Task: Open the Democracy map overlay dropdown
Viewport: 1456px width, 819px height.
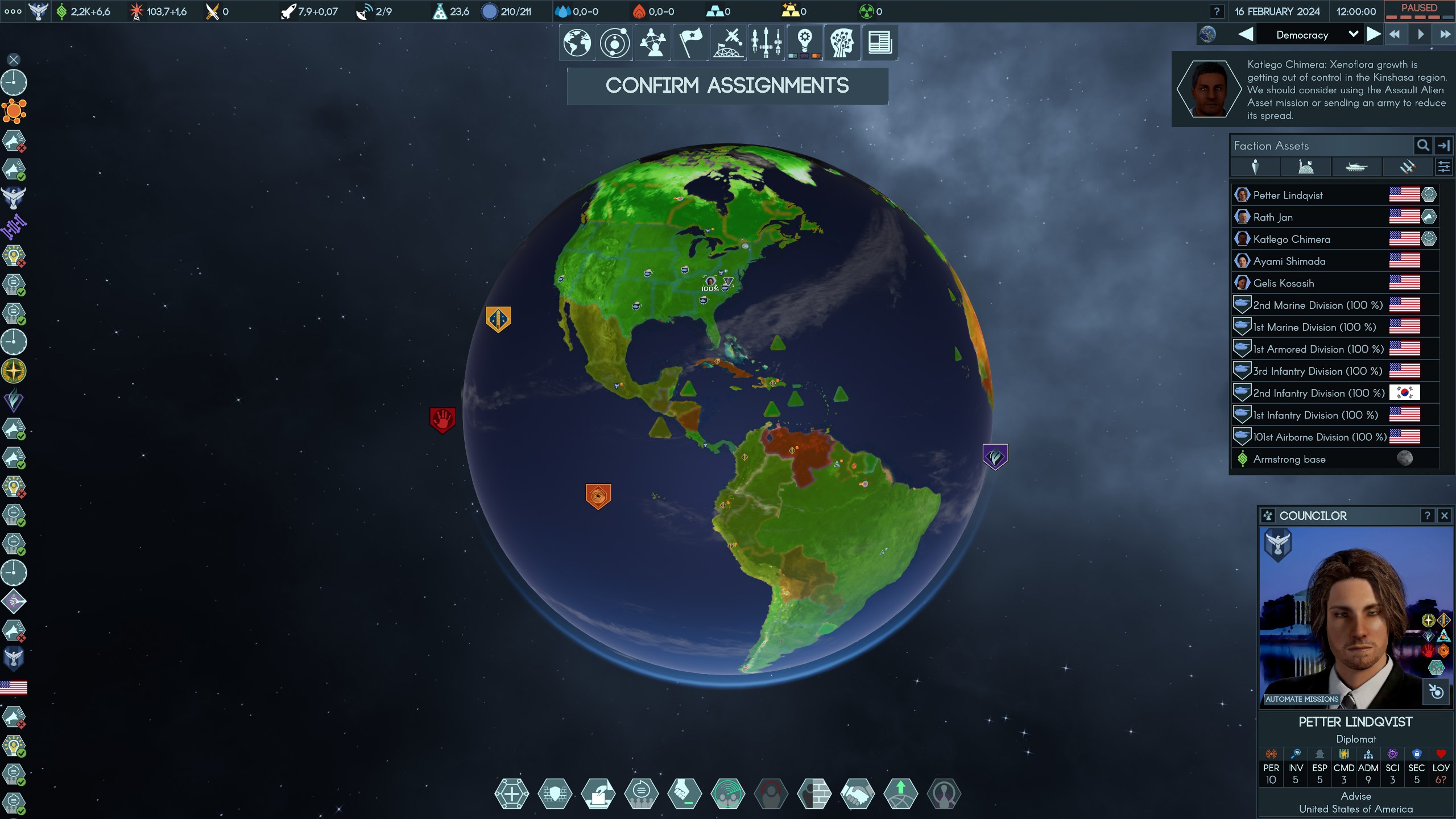Action: point(1353,35)
